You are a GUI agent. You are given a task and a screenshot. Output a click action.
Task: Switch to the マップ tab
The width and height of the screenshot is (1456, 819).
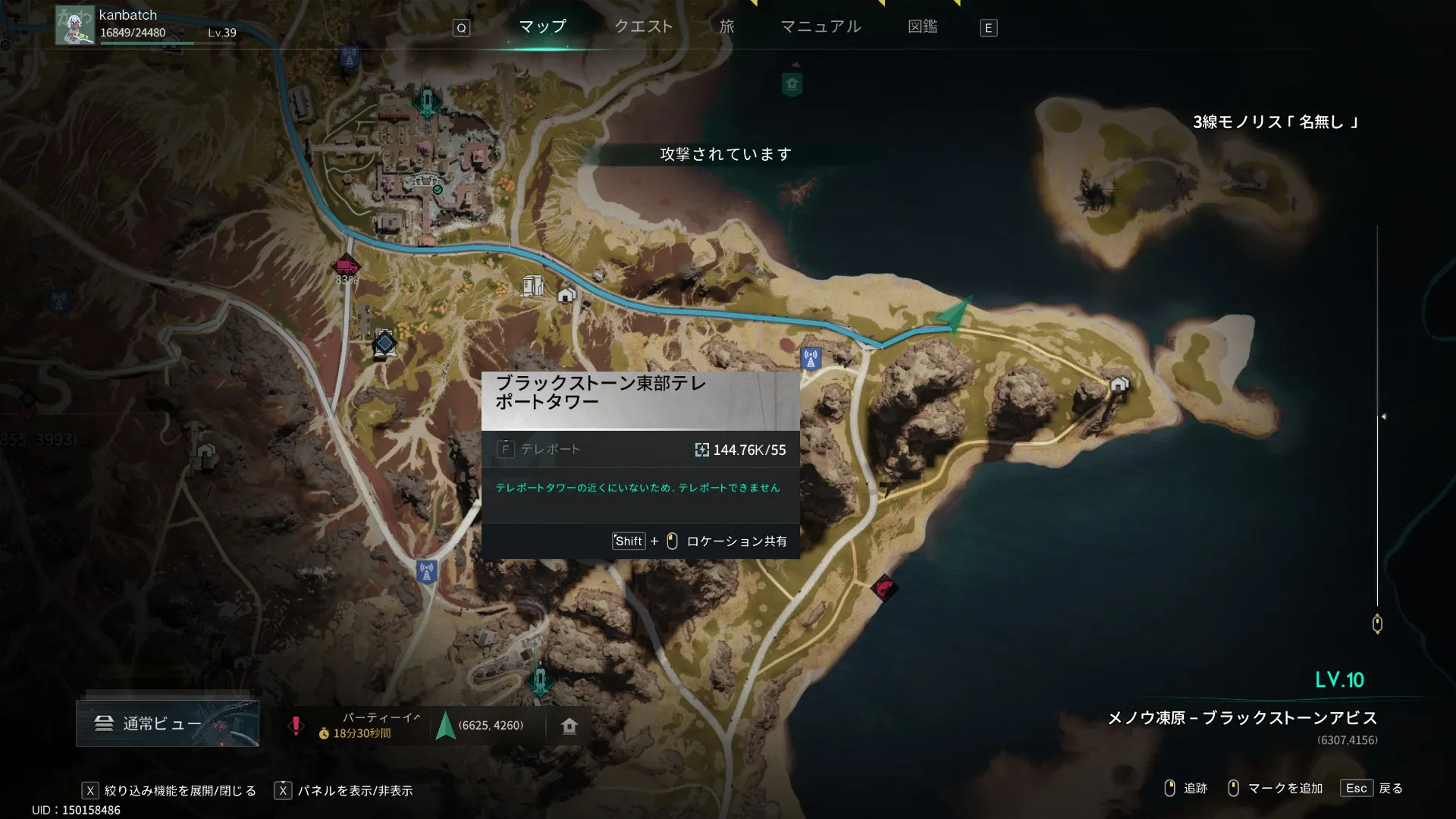[542, 27]
